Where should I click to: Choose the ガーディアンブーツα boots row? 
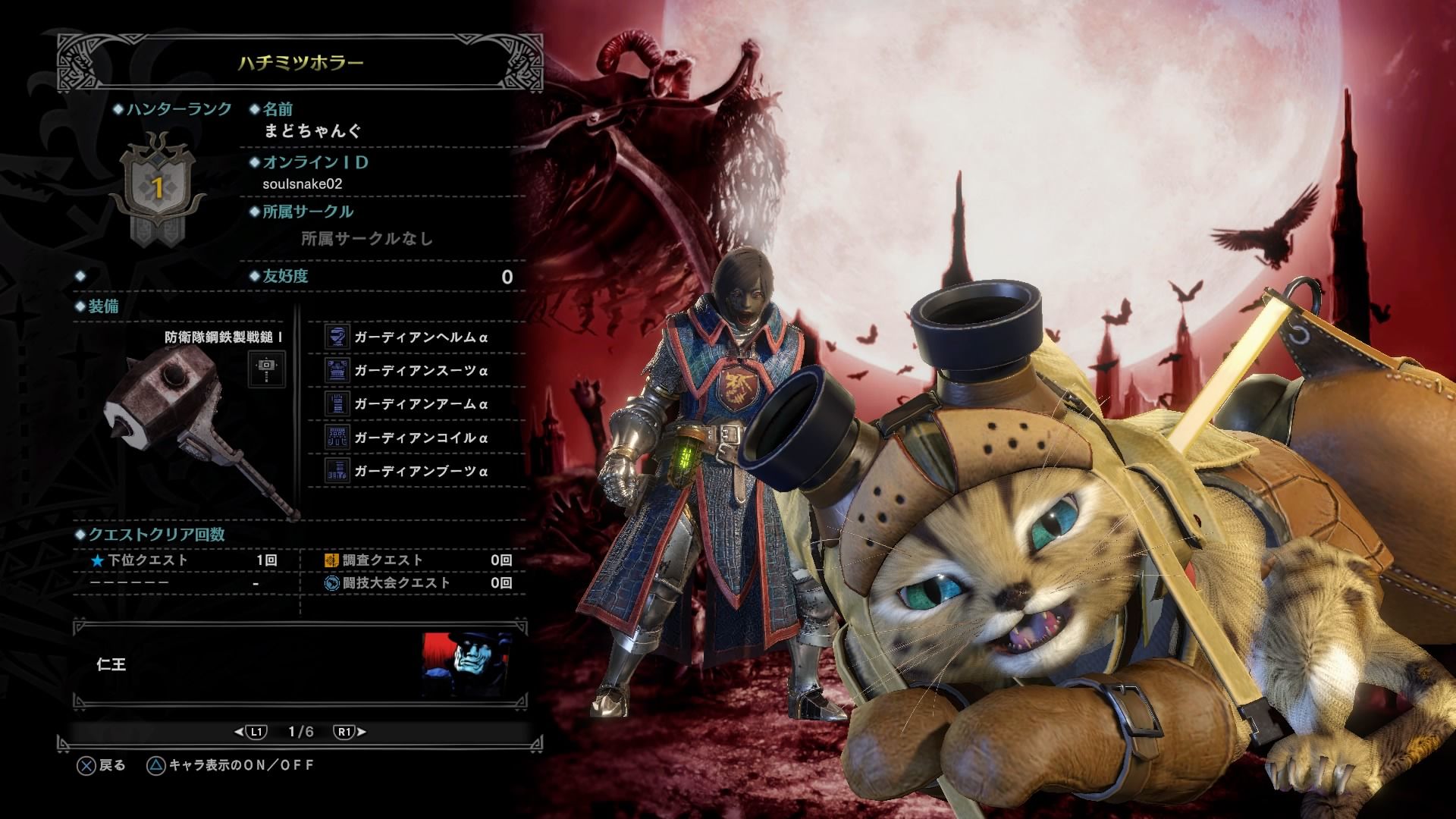pyautogui.click(x=419, y=471)
